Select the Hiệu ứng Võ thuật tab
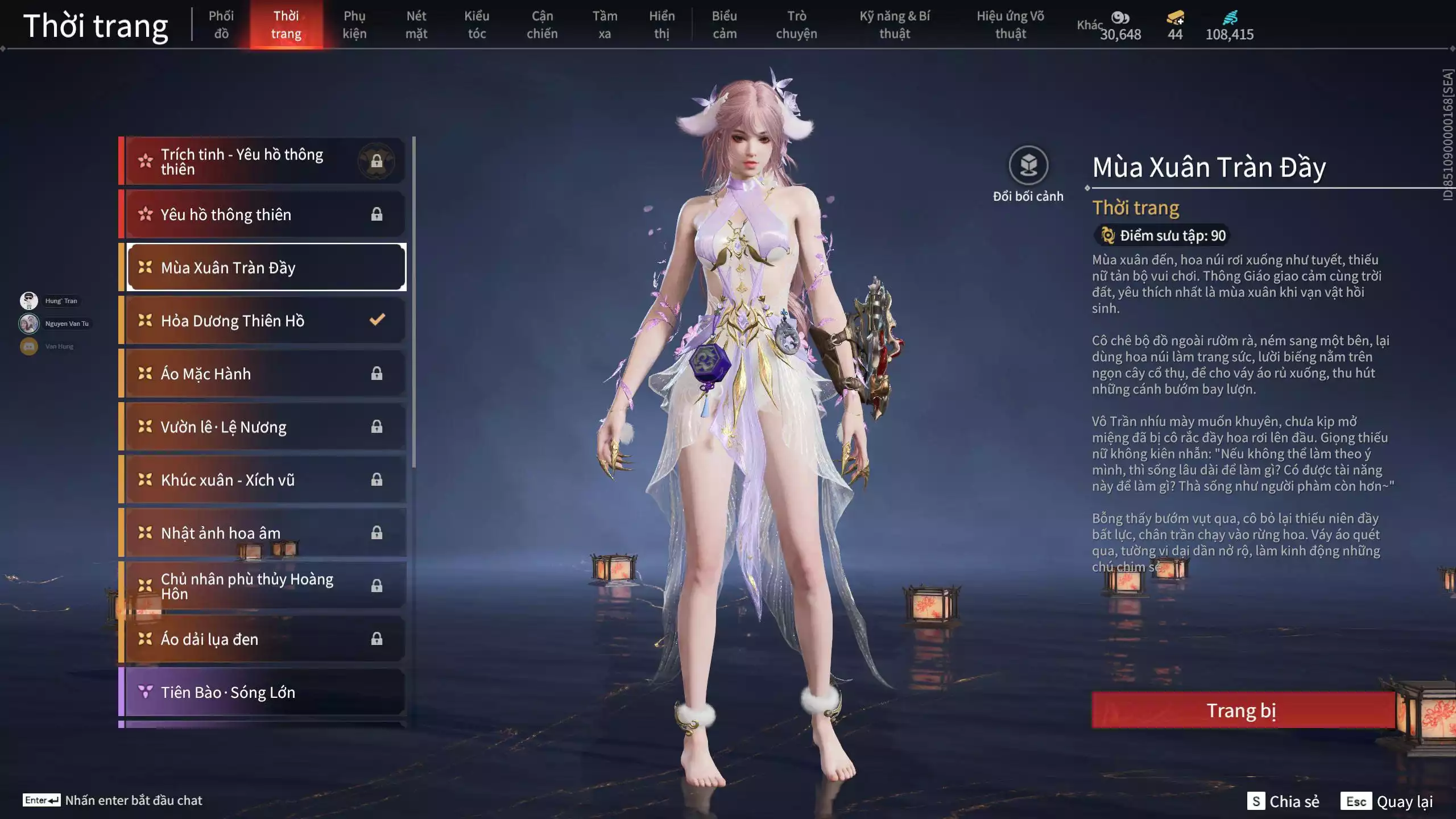This screenshot has height=819, width=1456. [1010, 25]
